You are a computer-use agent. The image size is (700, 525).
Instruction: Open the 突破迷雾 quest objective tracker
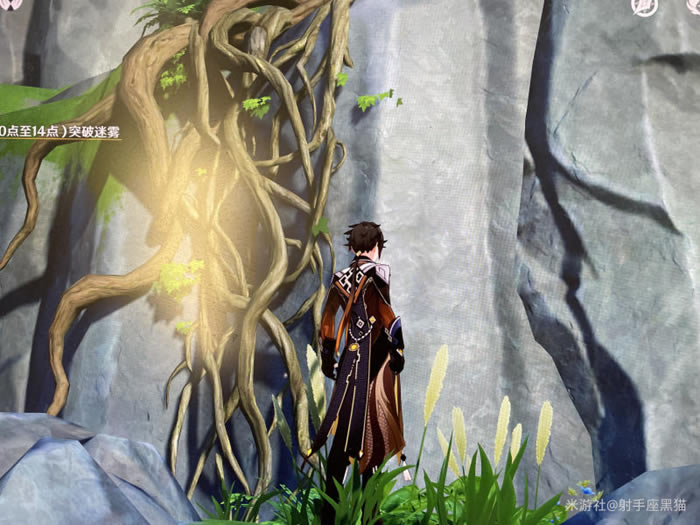click(60, 131)
